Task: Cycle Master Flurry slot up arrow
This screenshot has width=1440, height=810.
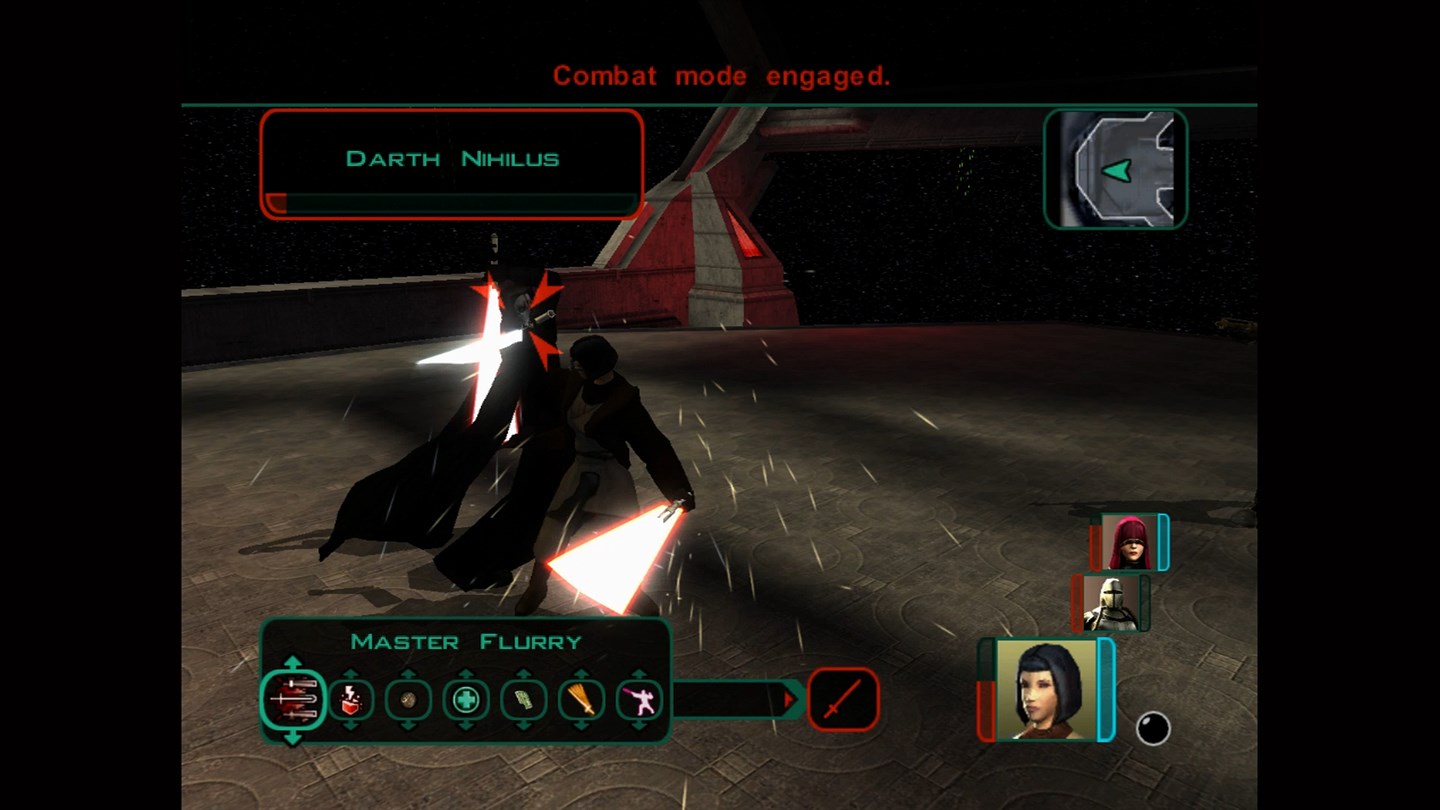Action: pos(293,663)
